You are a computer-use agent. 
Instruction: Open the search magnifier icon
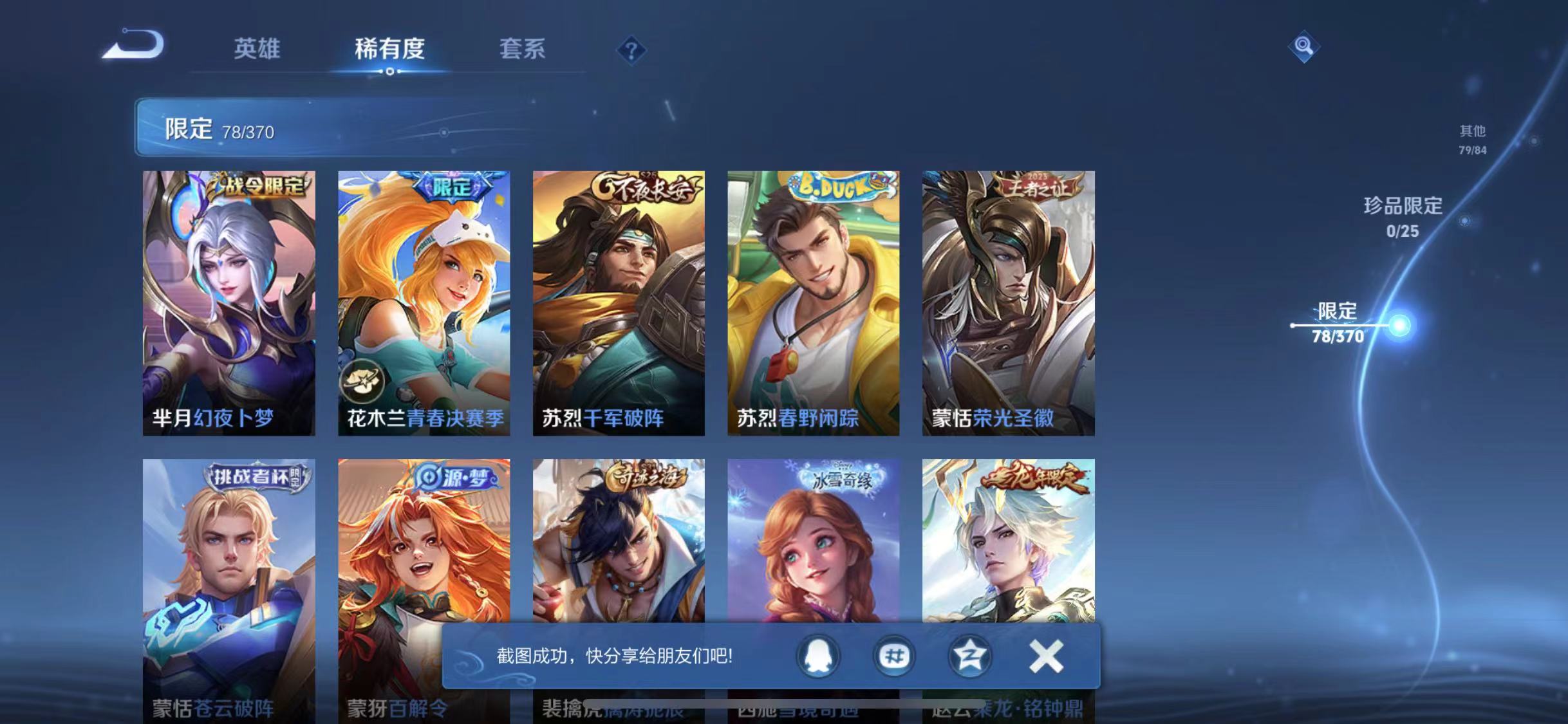click(x=1303, y=46)
